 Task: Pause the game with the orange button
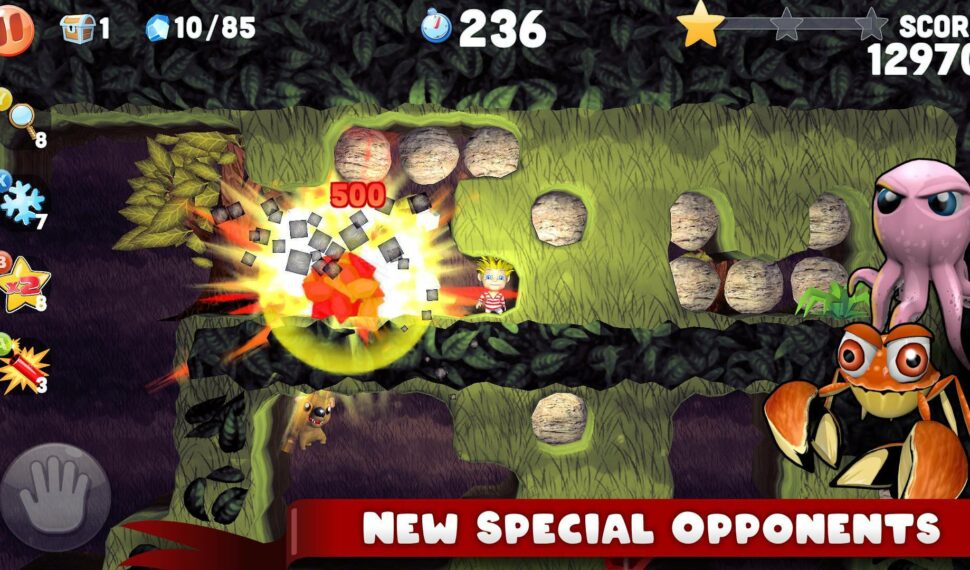(x=14, y=28)
